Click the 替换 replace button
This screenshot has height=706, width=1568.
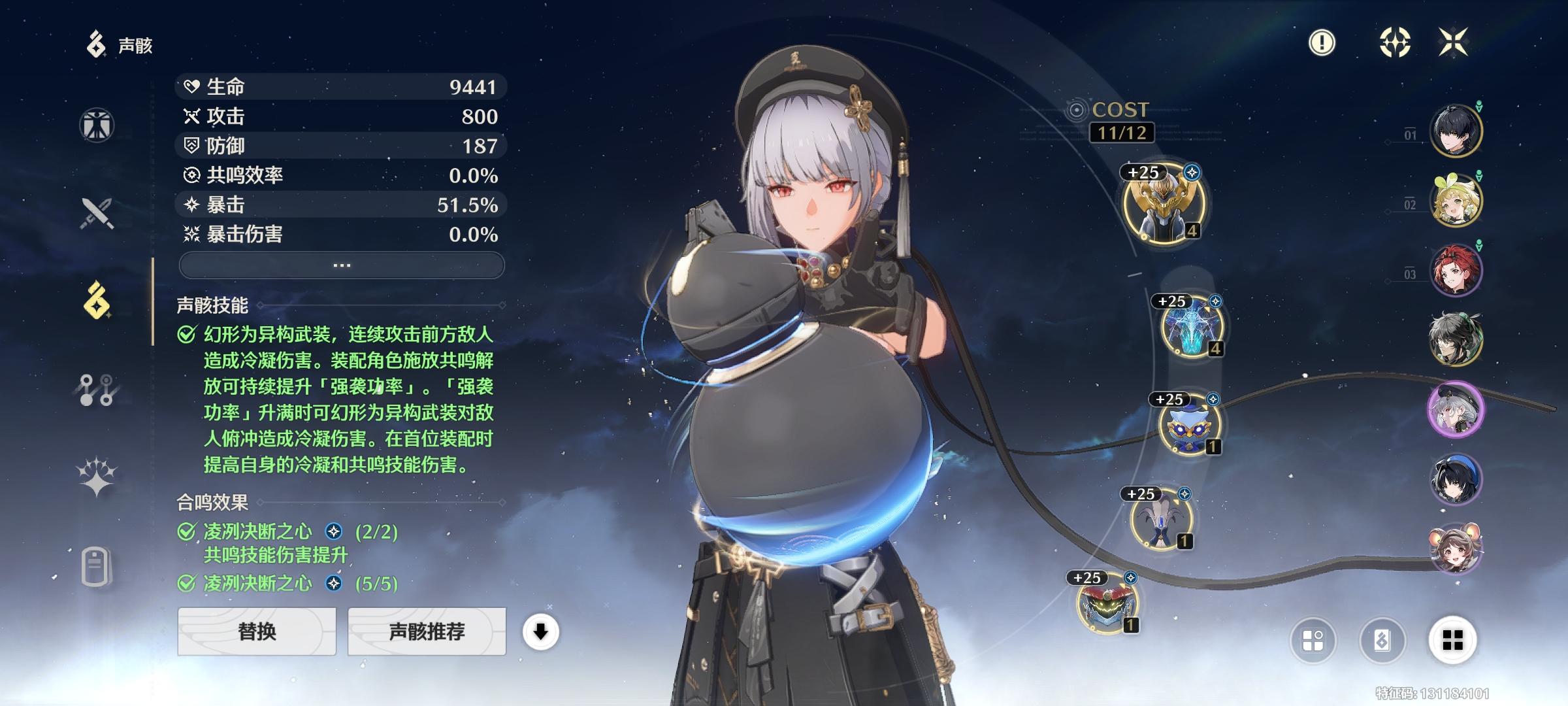[x=257, y=631]
